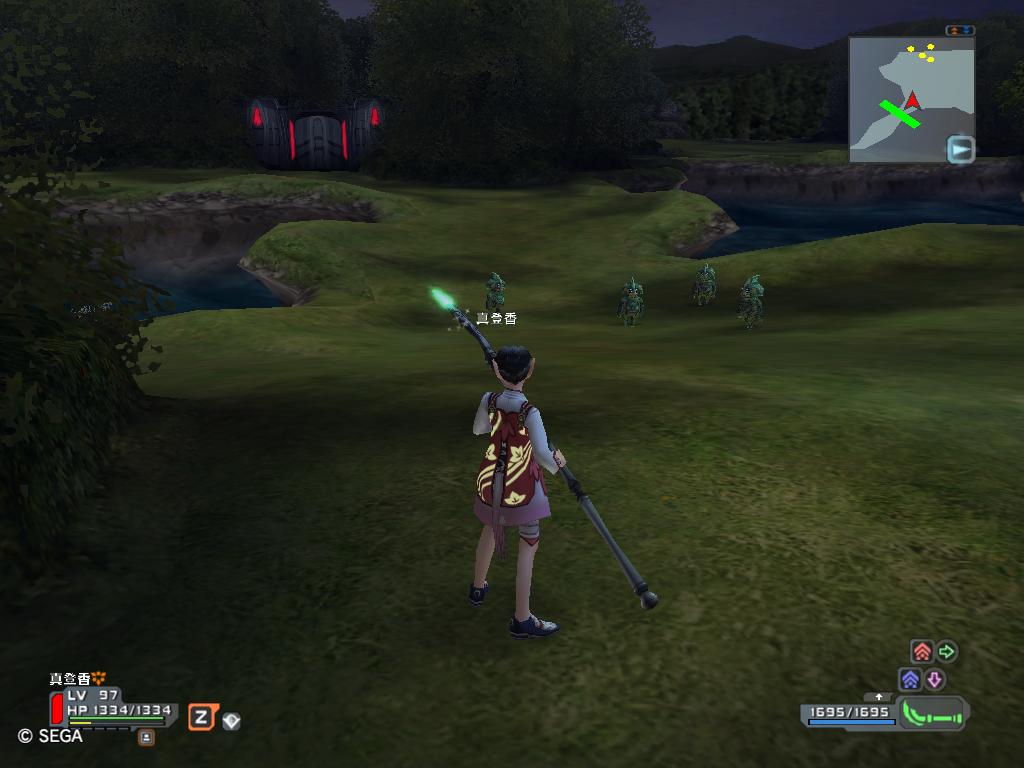The height and width of the screenshot is (768, 1024).
Task: Click the blue arrow button on the minimap
Action: pyautogui.click(x=960, y=150)
